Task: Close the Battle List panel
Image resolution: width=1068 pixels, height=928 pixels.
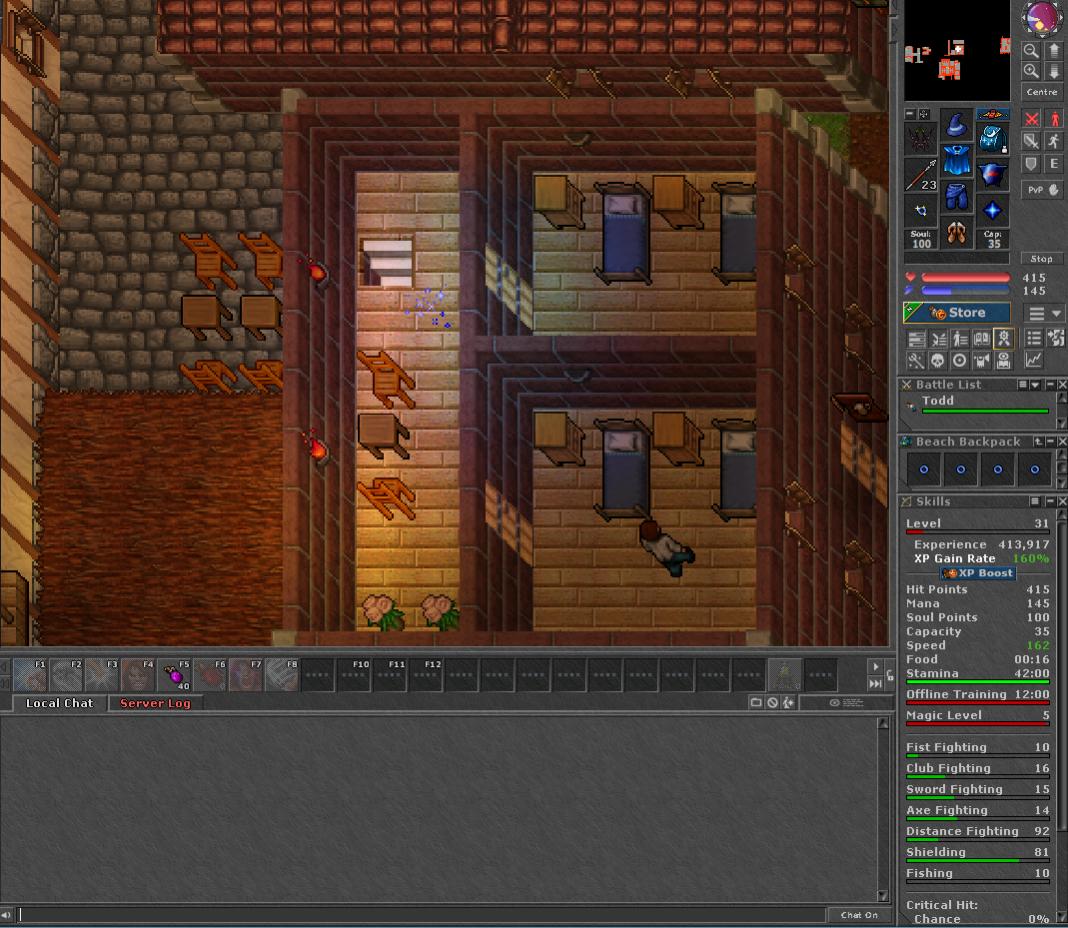Action: point(1061,385)
